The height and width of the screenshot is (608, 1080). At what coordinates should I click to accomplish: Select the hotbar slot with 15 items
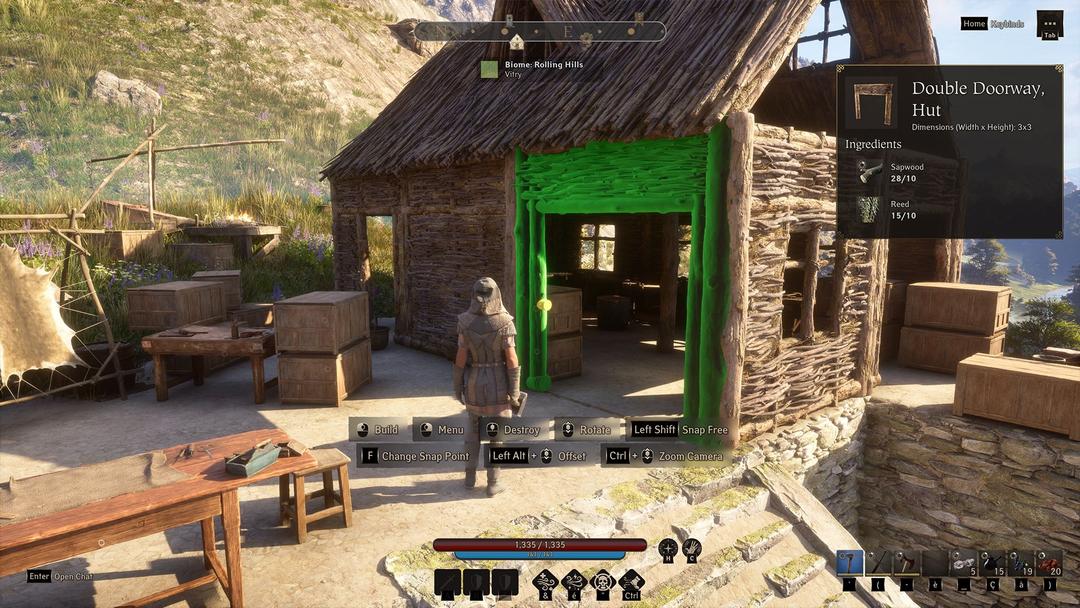[992, 562]
